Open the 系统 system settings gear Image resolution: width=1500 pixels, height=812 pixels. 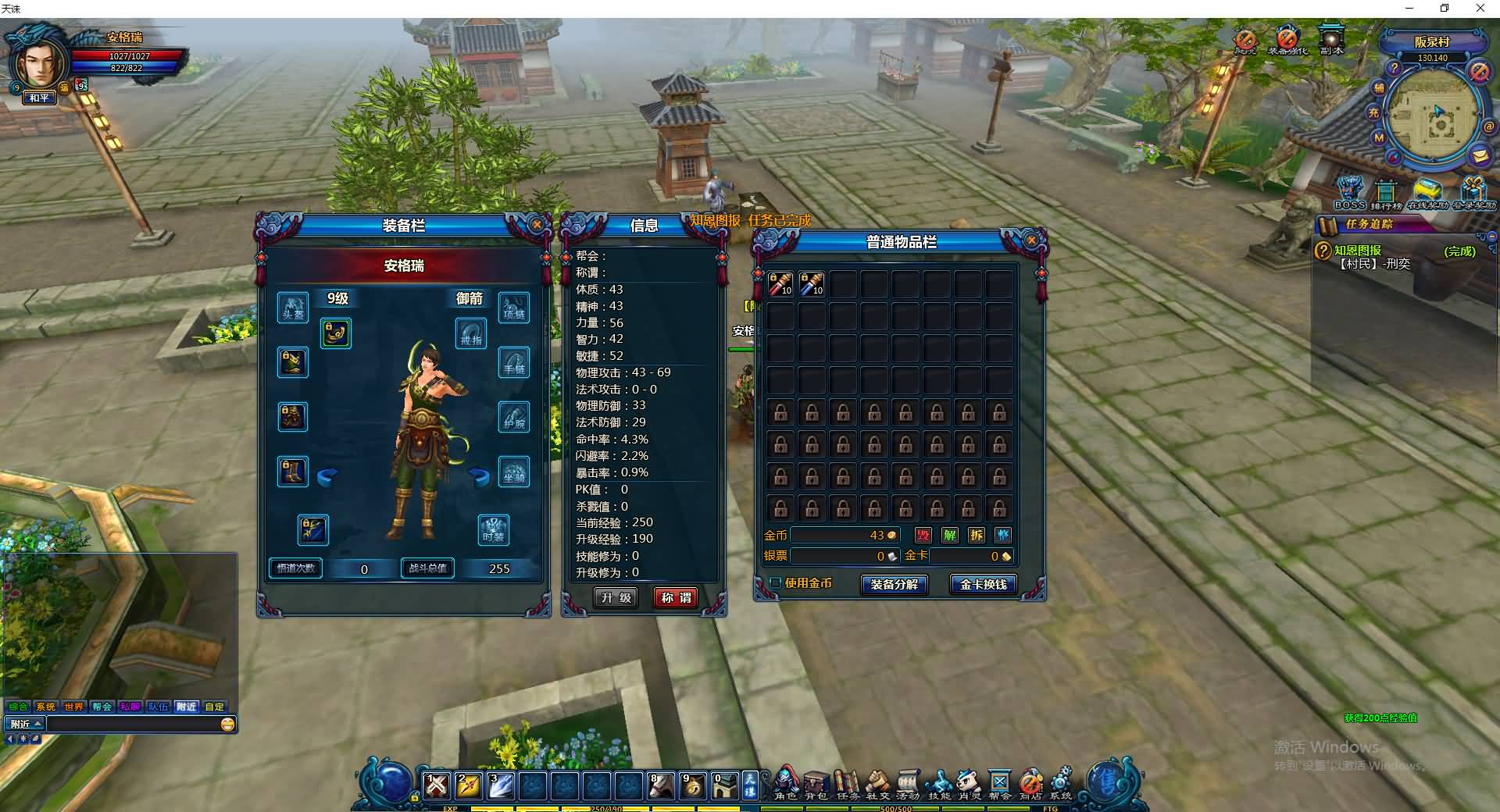point(1061,783)
